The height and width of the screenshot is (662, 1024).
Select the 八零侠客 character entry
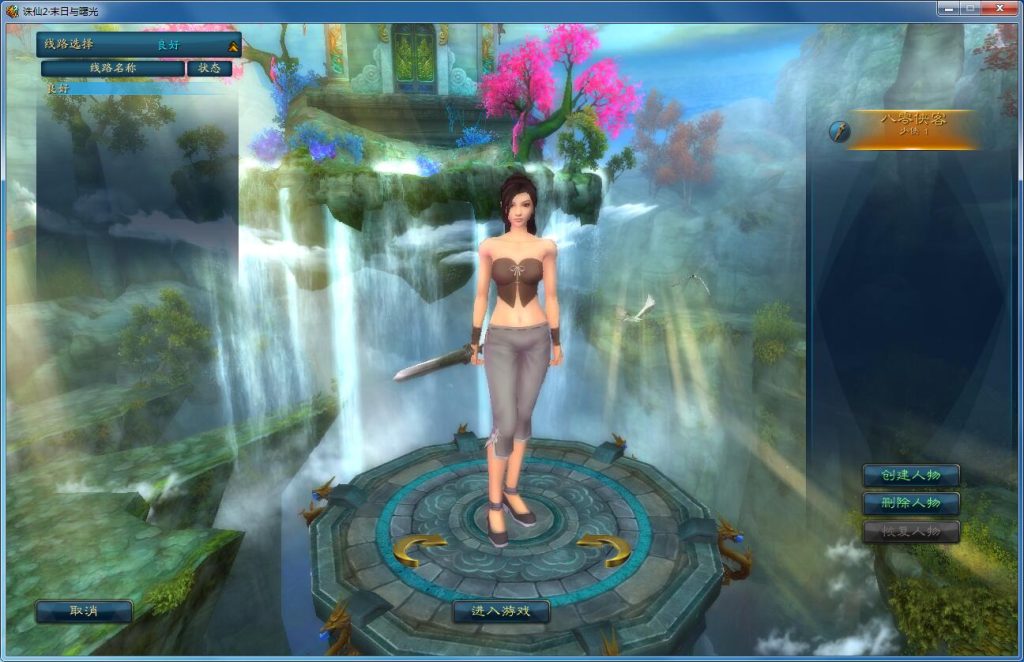pos(912,129)
